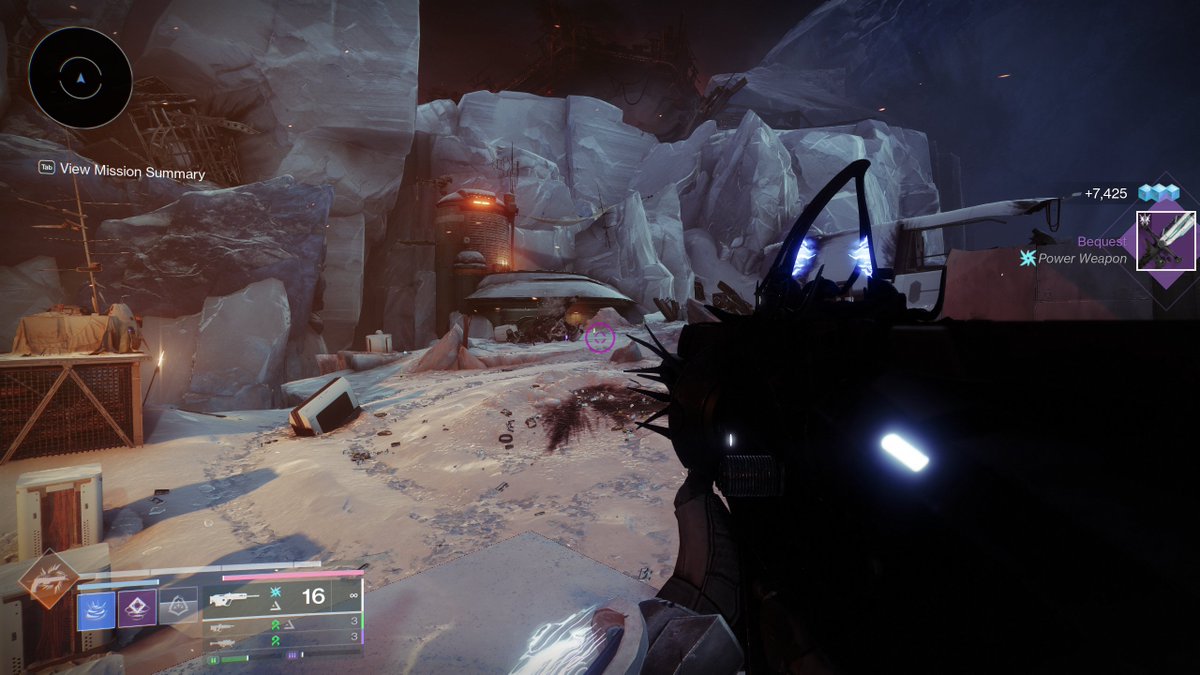Switch to the third weapon row
Viewport: 1200px width, 675px height.
point(282,641)
